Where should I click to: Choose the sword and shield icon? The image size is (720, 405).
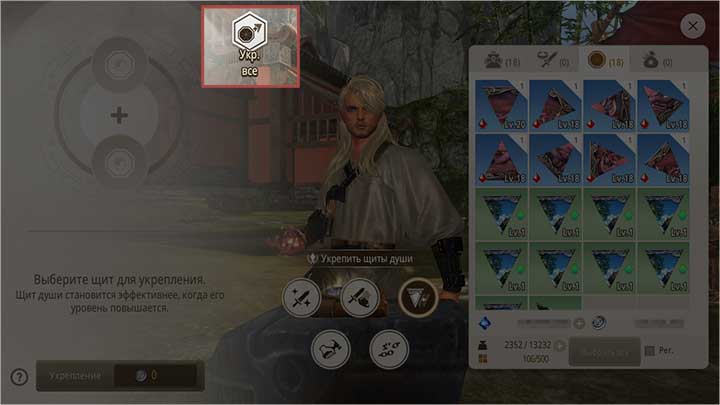tap(359, 297)
